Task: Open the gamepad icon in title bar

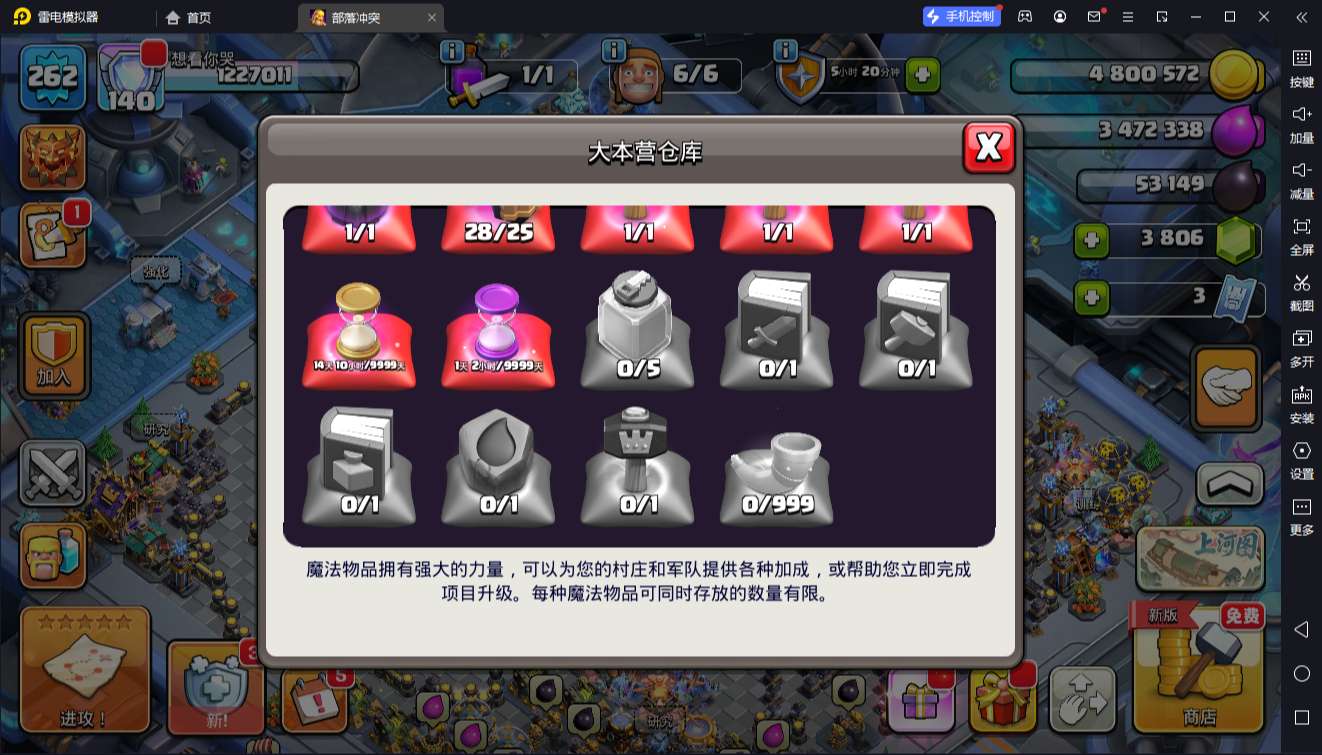Action: coord(1023,16)
